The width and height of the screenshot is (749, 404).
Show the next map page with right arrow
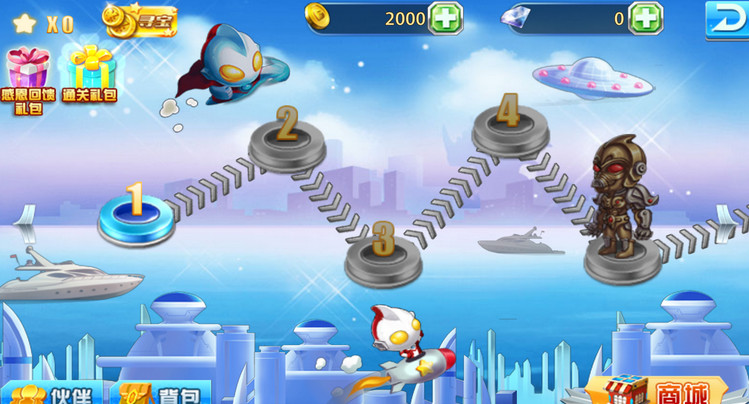pyautogui.click(x=736, y=215)
